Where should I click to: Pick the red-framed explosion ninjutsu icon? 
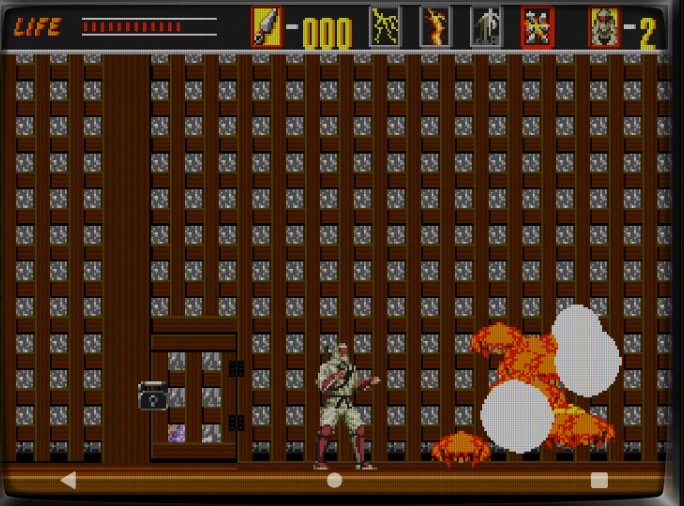[x=537, y=27]
